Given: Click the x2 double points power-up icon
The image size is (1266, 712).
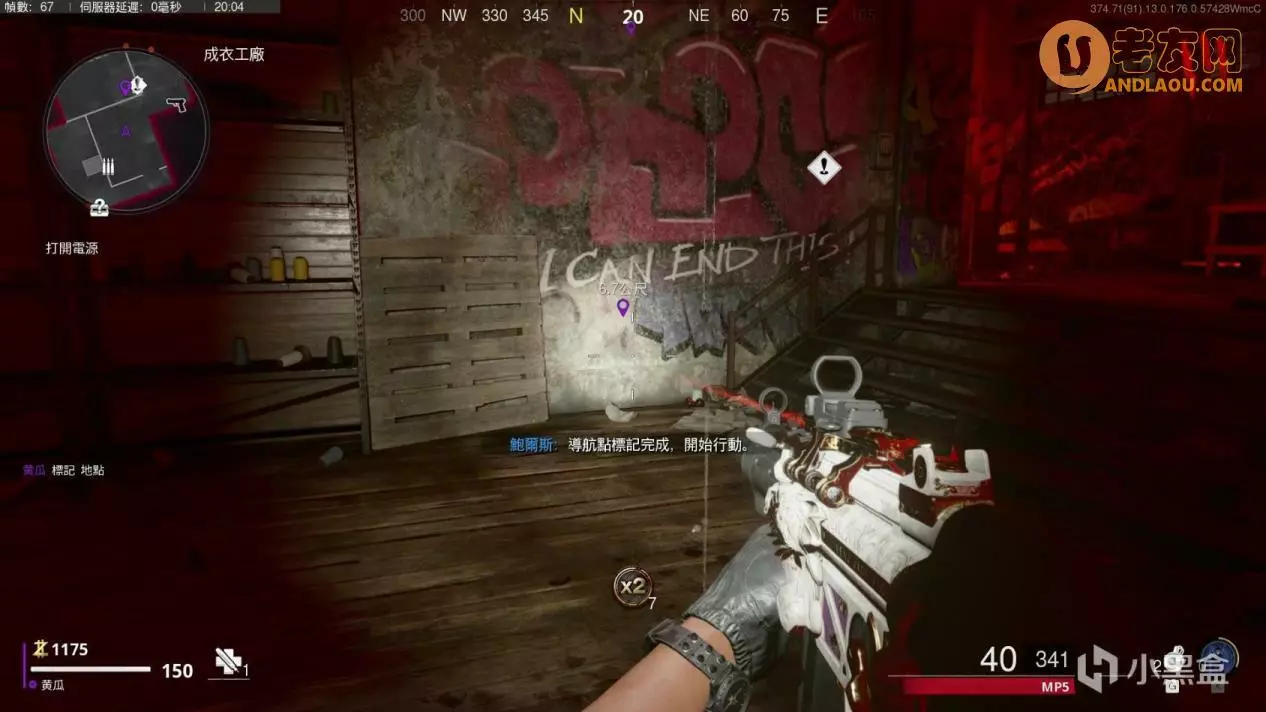Looking at the screenshot, I should (632, 586).
